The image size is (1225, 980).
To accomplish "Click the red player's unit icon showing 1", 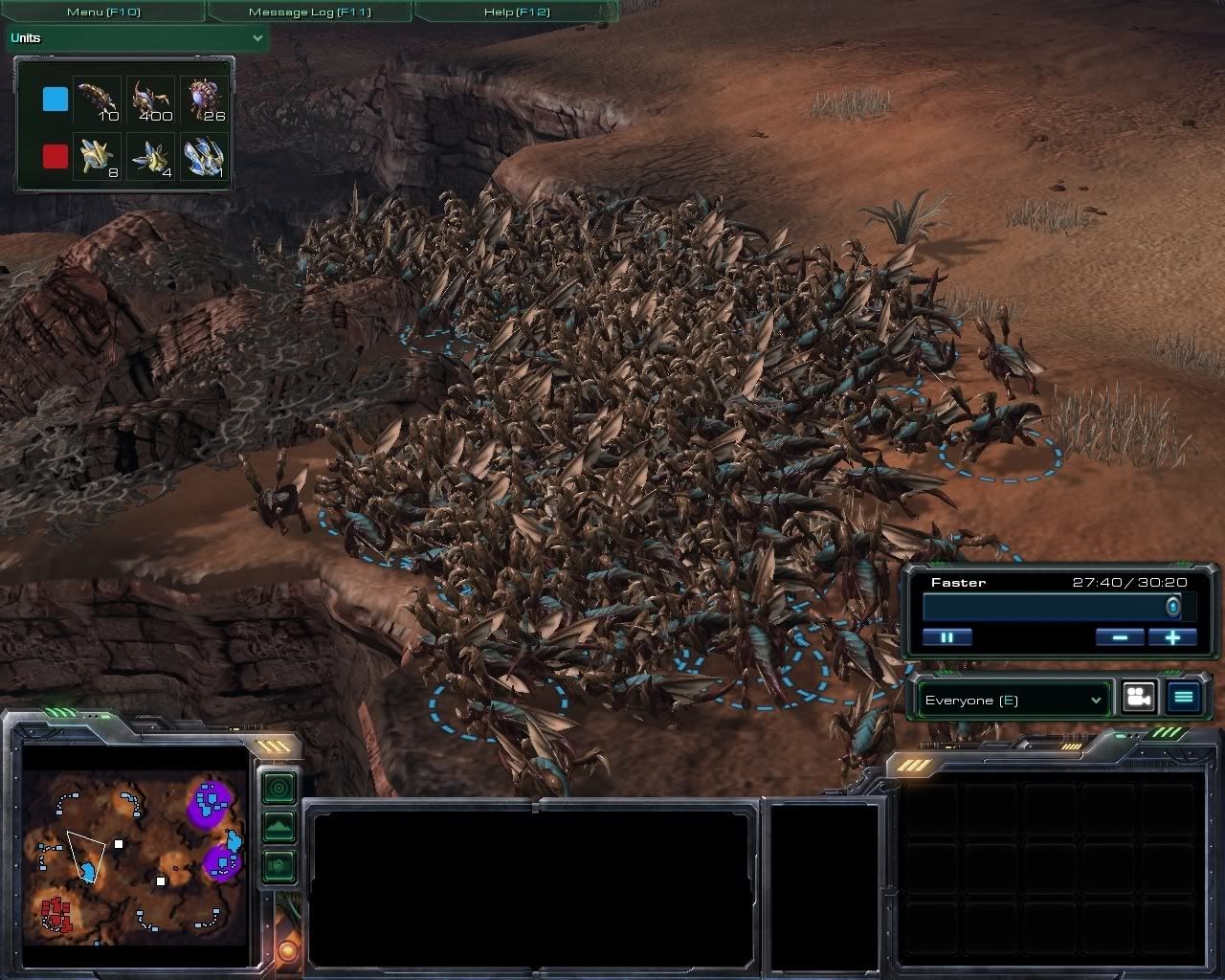I will click(204, 156).
